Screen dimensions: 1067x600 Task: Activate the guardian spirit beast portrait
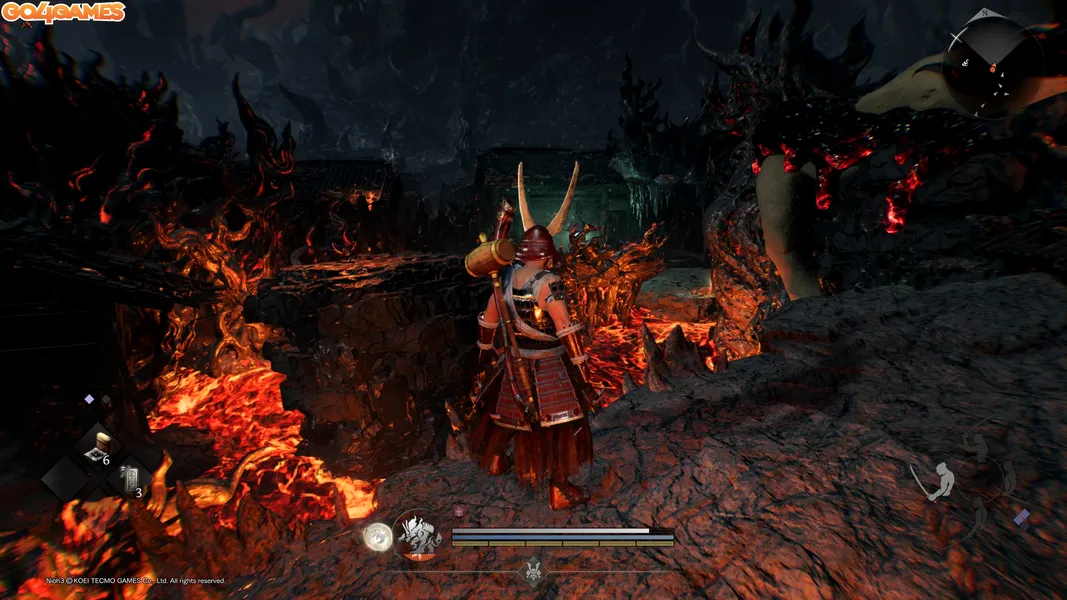(418, 536)
